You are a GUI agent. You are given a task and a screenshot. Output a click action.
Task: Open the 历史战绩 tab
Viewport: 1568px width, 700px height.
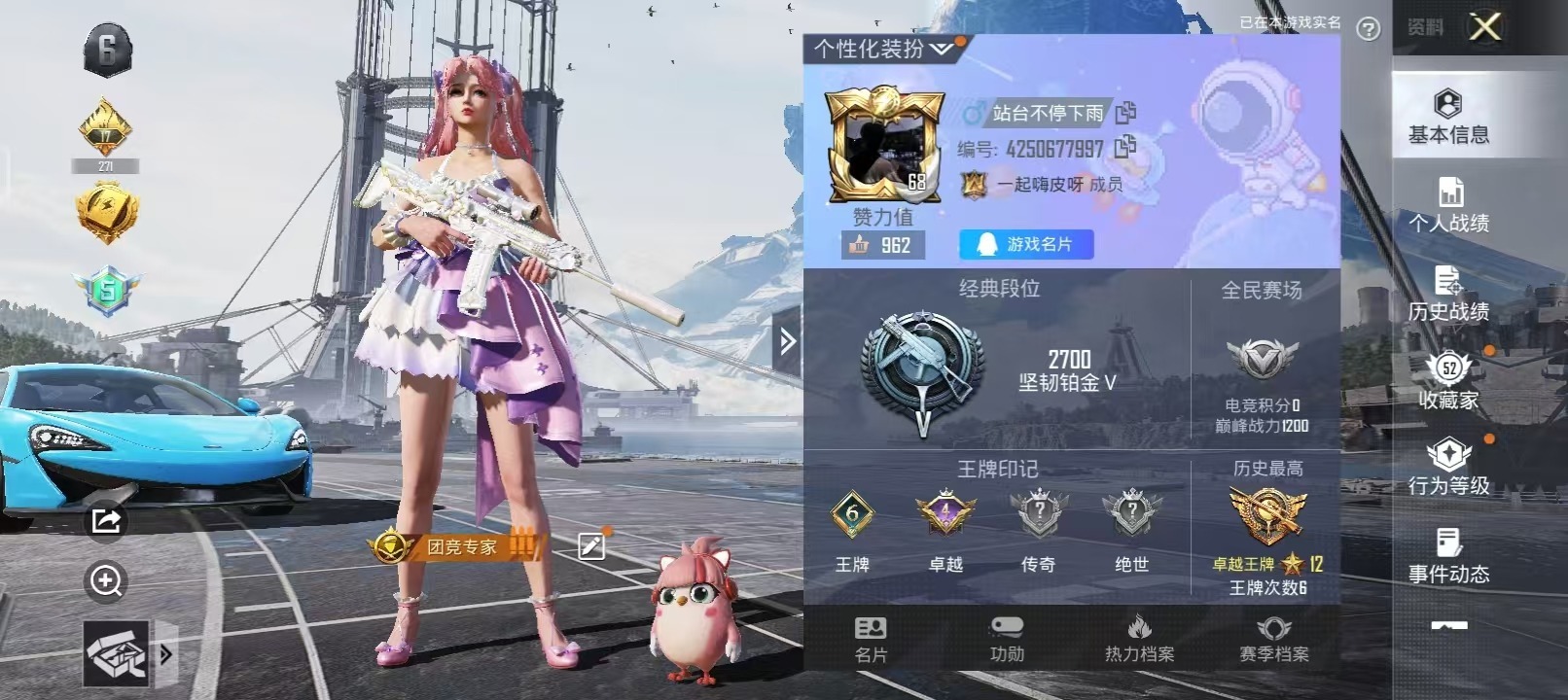[x=1448, y=294]
